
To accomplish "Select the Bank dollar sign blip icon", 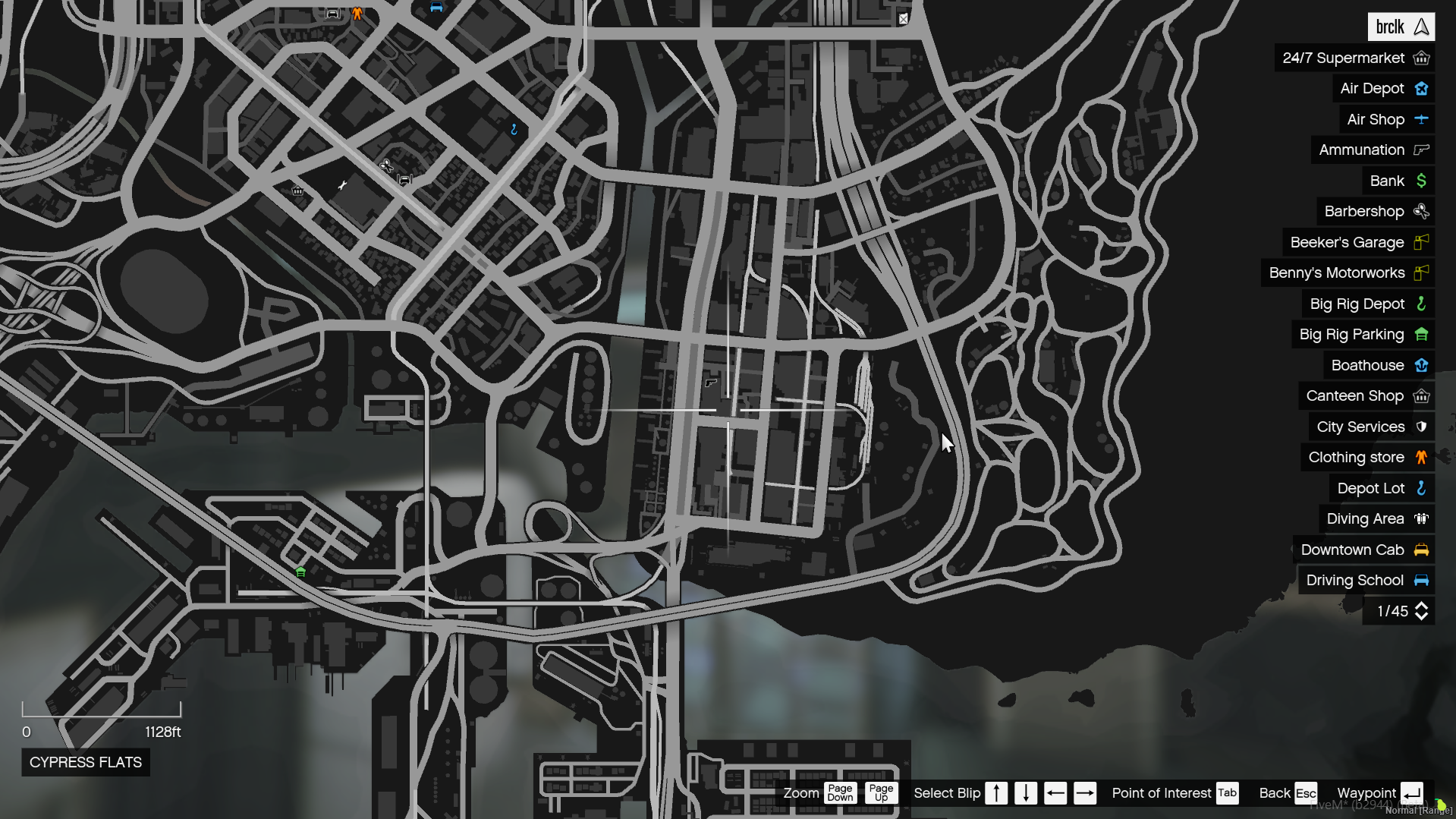I will point(1422,180).
